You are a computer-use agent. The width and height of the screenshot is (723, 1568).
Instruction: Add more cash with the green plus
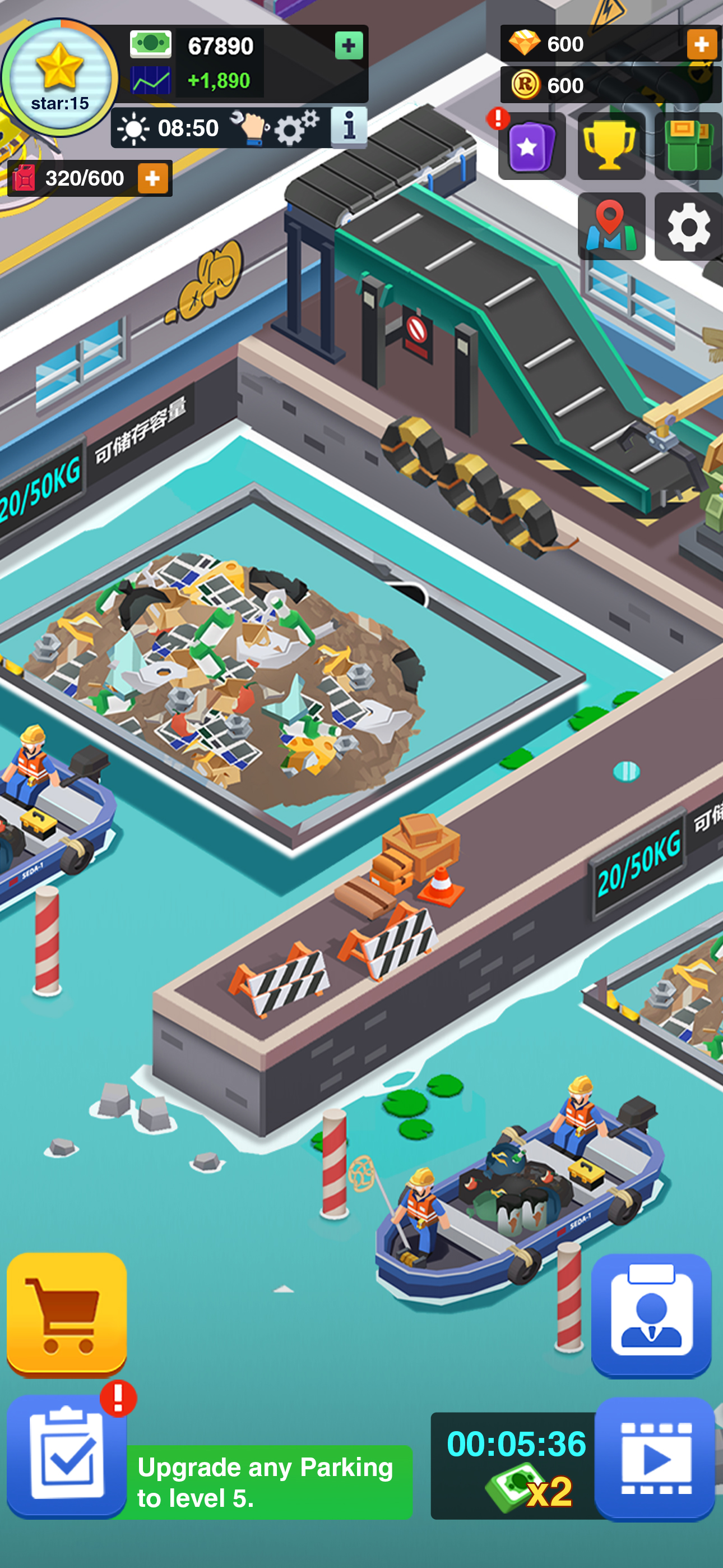tap(348, 45)
